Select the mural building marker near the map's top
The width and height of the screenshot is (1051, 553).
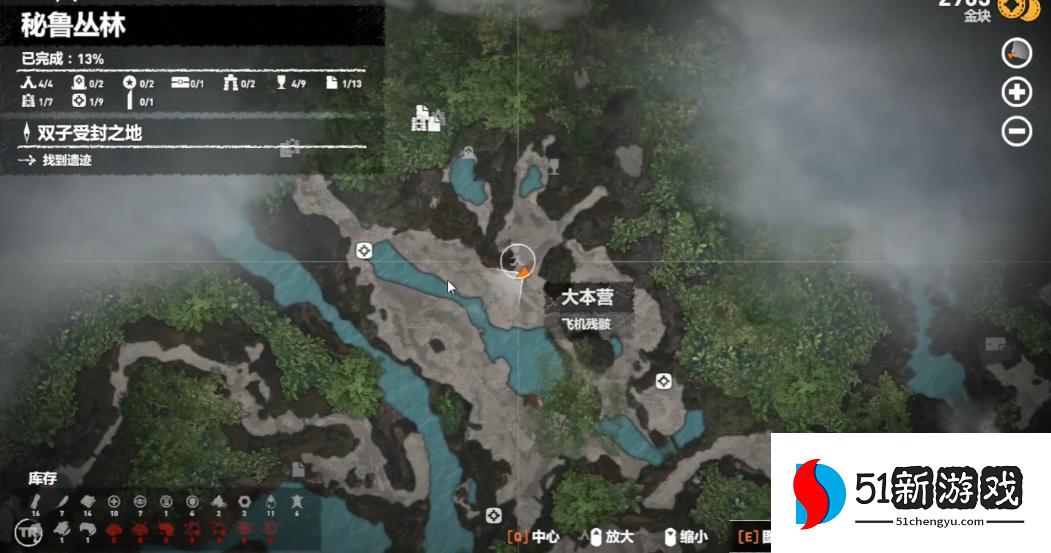tap(427, 119)
